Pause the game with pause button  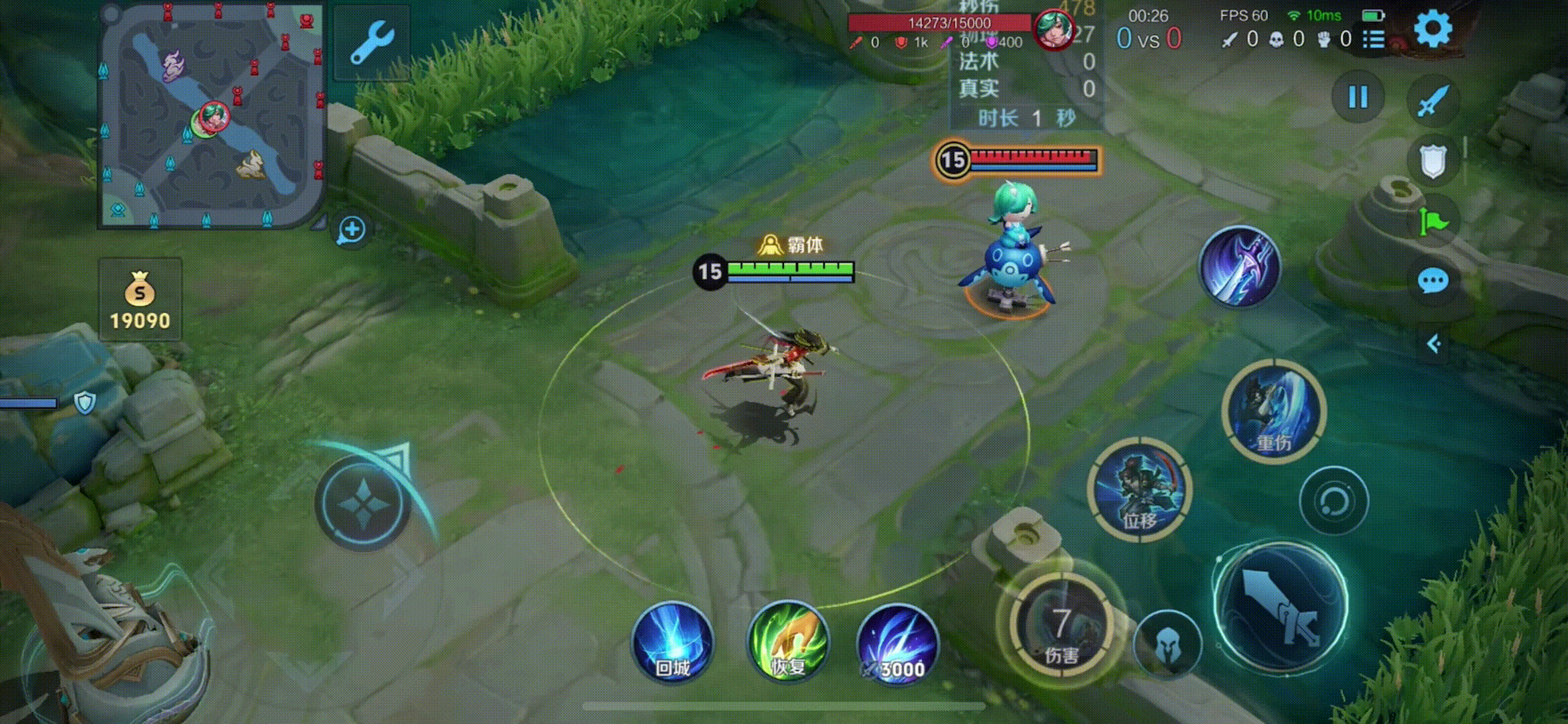pyautogui.click(x=1358, y=97)
